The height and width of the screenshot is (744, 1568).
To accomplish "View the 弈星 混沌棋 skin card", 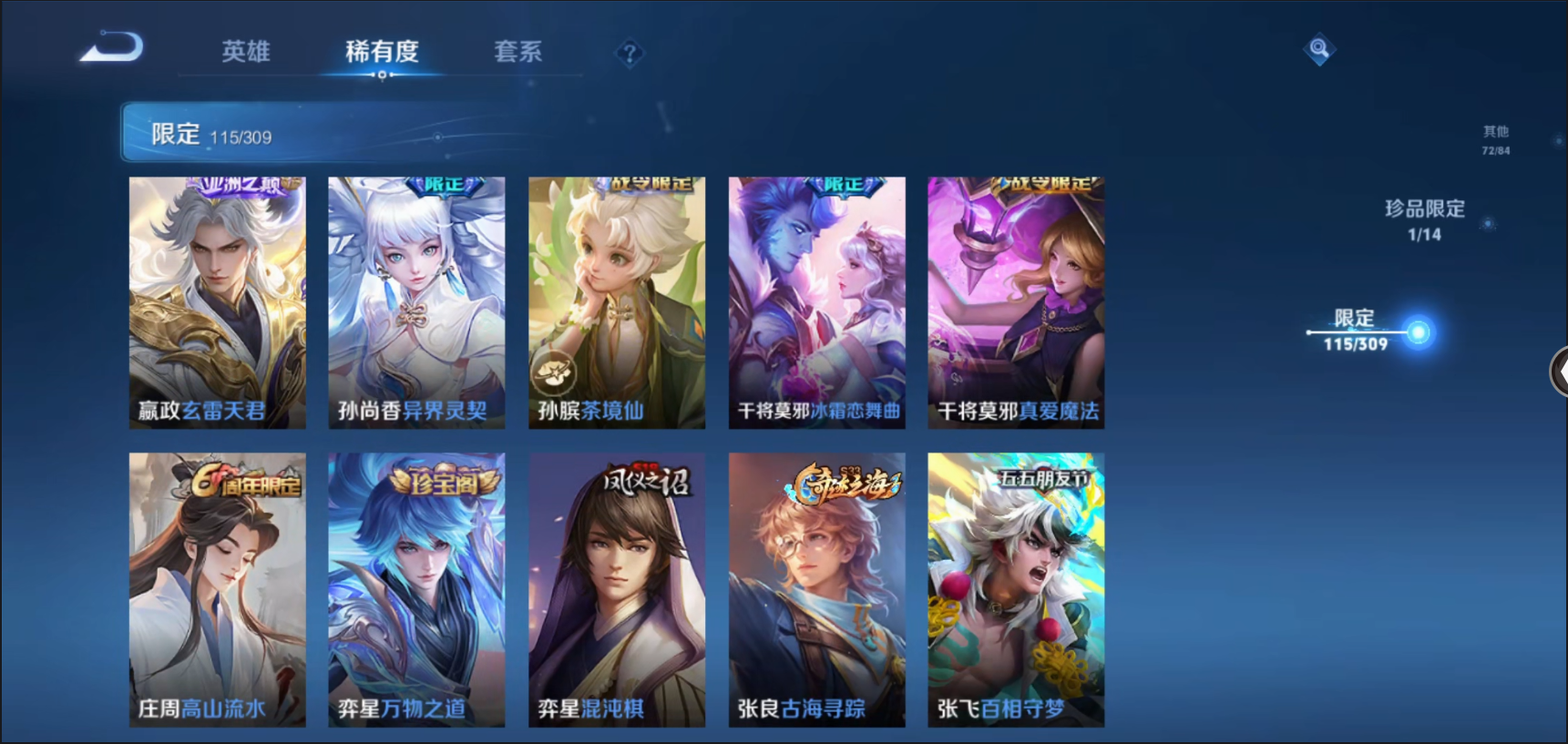I will pos(617,589).
